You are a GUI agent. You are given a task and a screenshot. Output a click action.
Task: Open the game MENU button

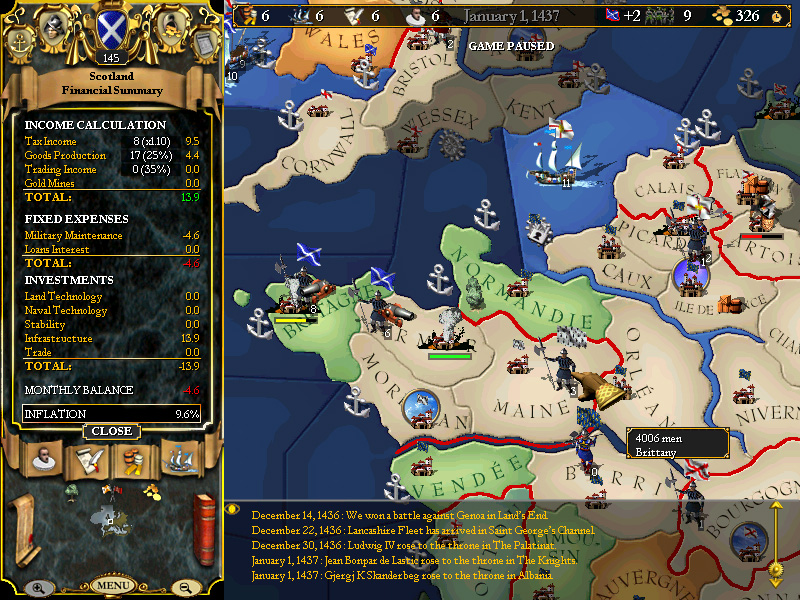tap(112, 585)
